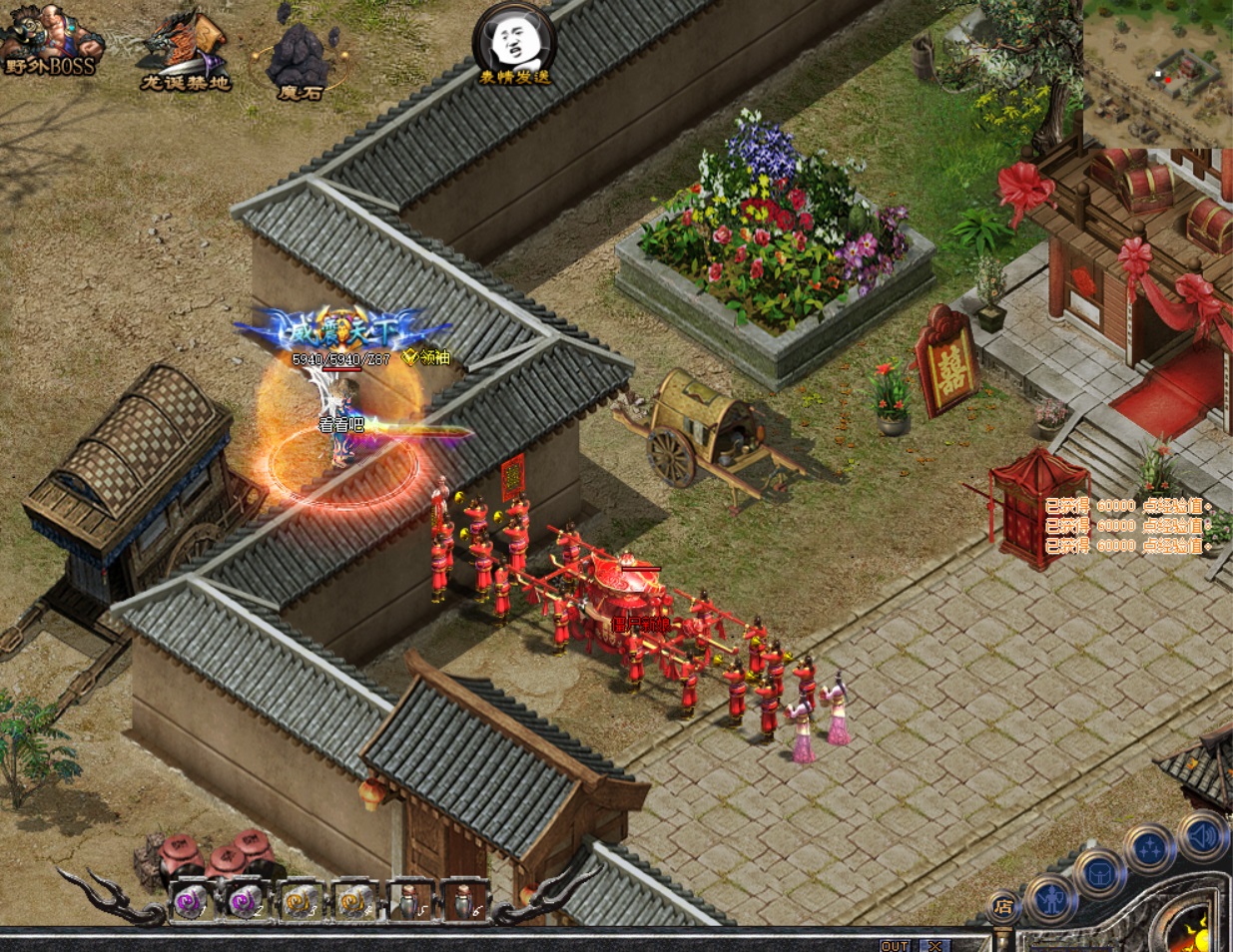This screenshot has width=1233, height=952.
Task: Open the 魔石 magic stone icon
Action: (299, 60)
